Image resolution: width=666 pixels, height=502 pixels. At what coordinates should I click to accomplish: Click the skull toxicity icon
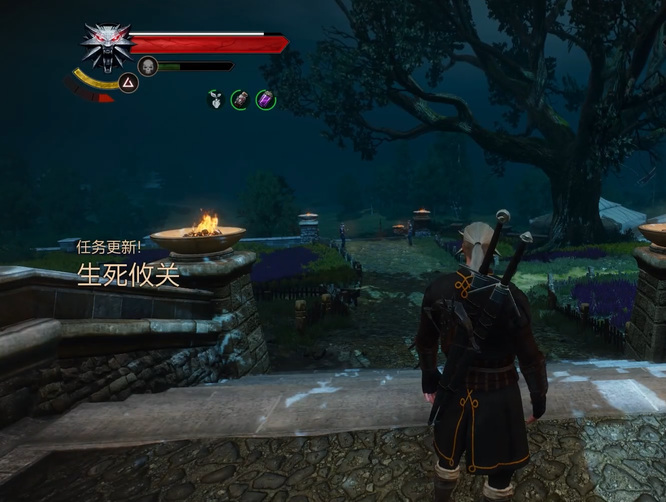[x=148, y=67]
